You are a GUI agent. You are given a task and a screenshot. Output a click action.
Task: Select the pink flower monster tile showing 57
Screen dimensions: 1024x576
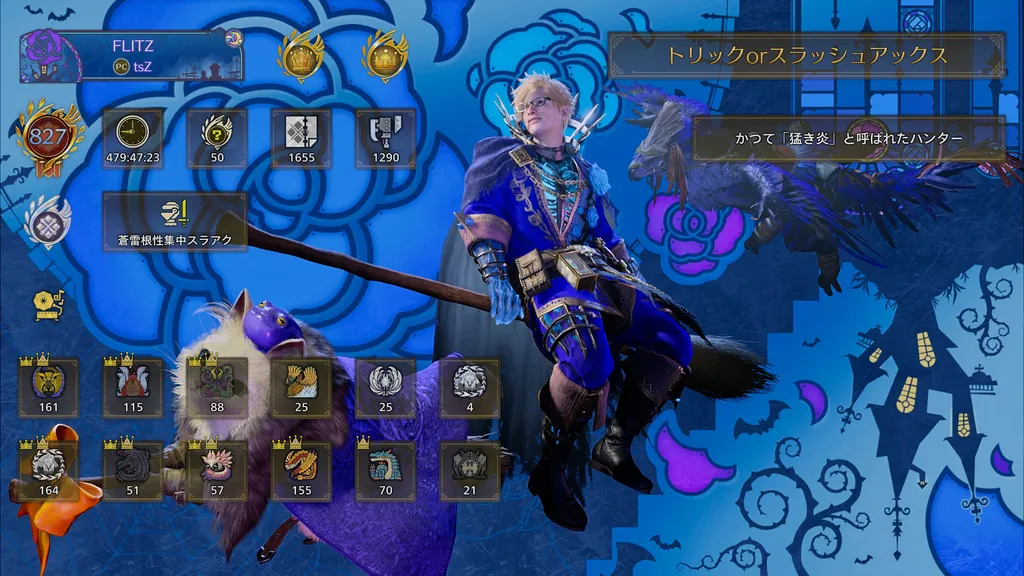click(x=217, y=471)
